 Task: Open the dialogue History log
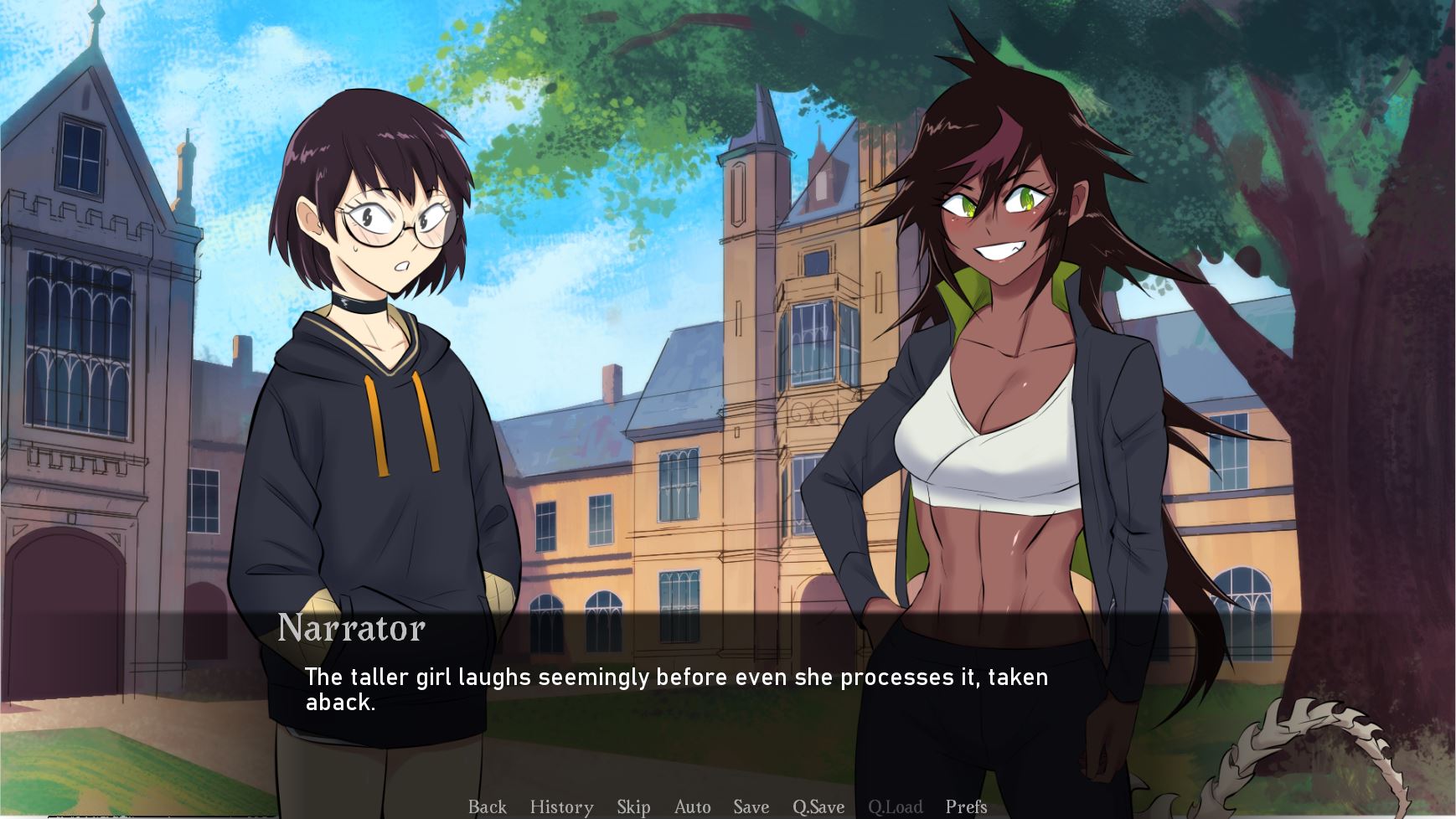561,806
